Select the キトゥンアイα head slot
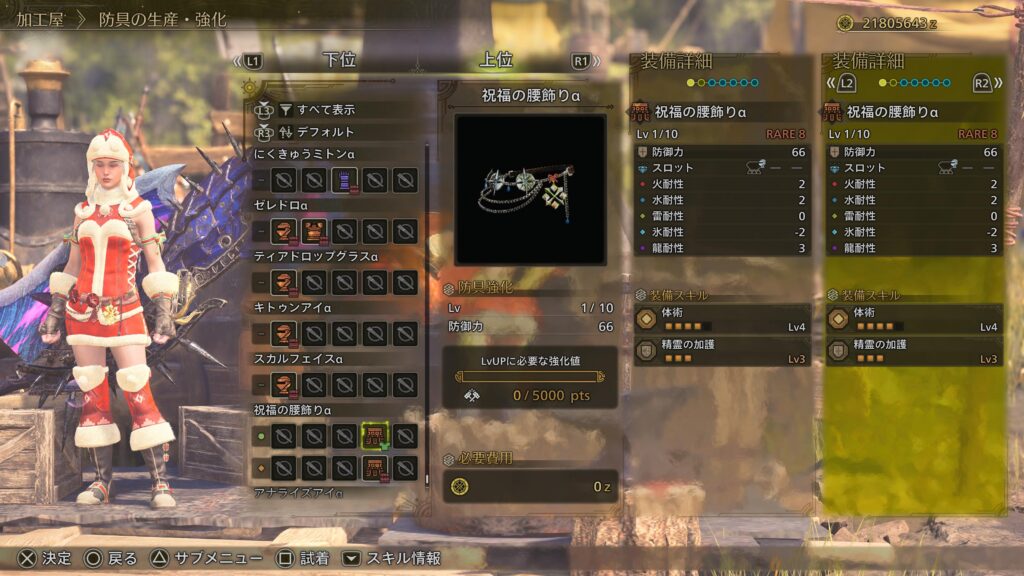 pos(284,334)
